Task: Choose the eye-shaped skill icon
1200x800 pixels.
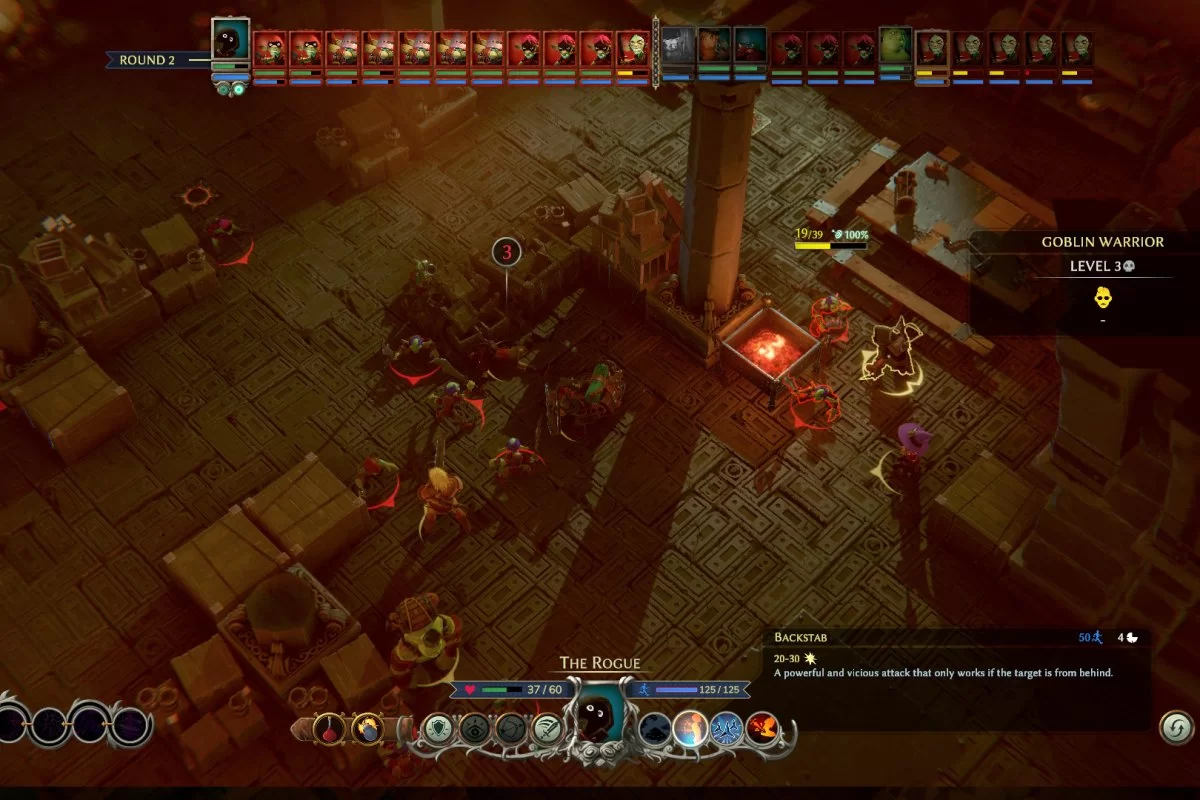Action: click(476, 728)
